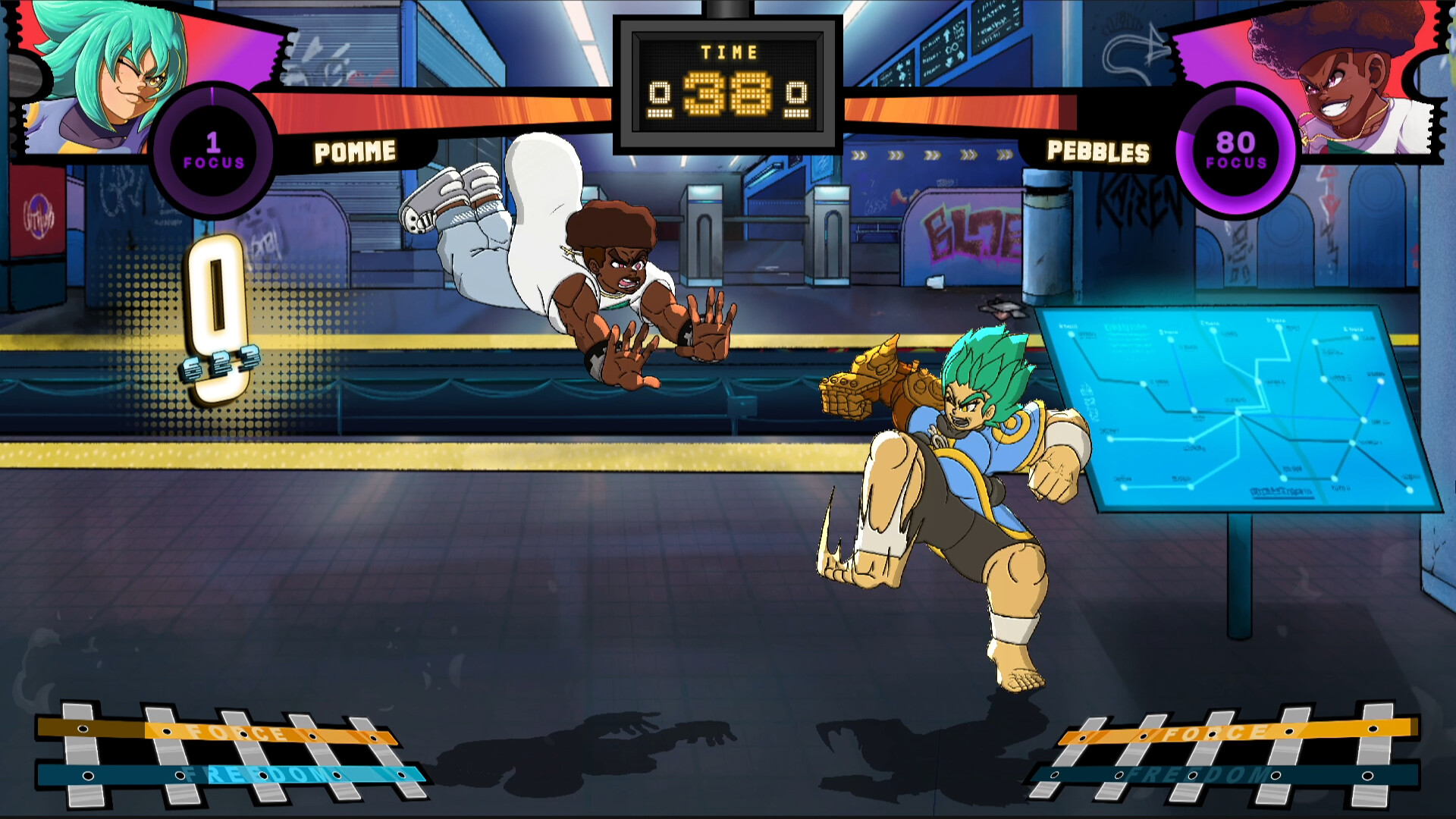Select the POMME name label
Image resolution: width=1456 pixels, height=819 pixels.
click(x=353, y=151)
